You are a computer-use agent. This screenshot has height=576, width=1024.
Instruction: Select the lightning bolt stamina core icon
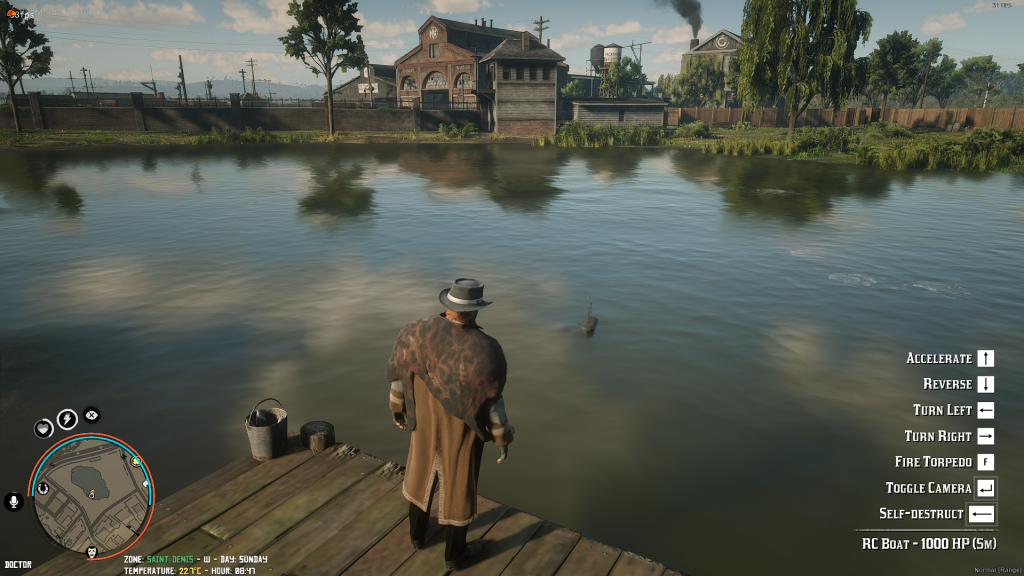point(67,419)
